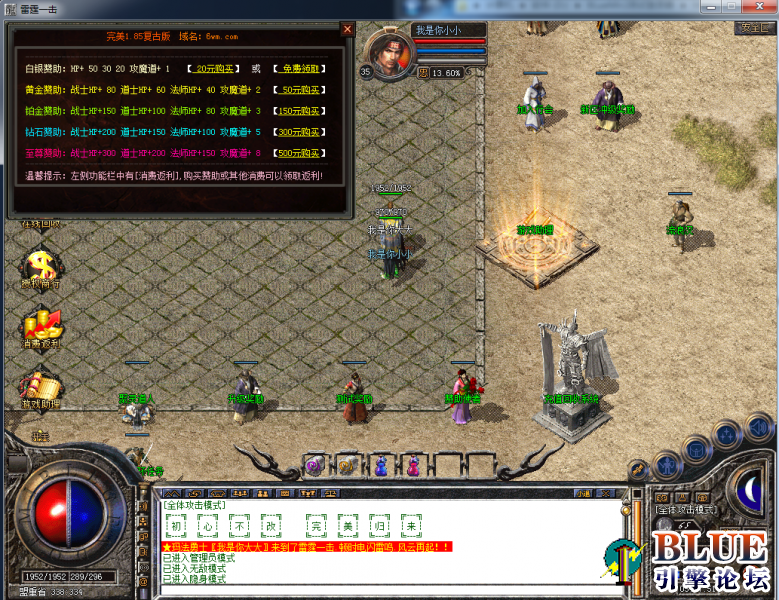Open the 消费返利 spending rebate icon
Image resolution: width=779 pixels, height=600 pixels.
tap(42, 326)
